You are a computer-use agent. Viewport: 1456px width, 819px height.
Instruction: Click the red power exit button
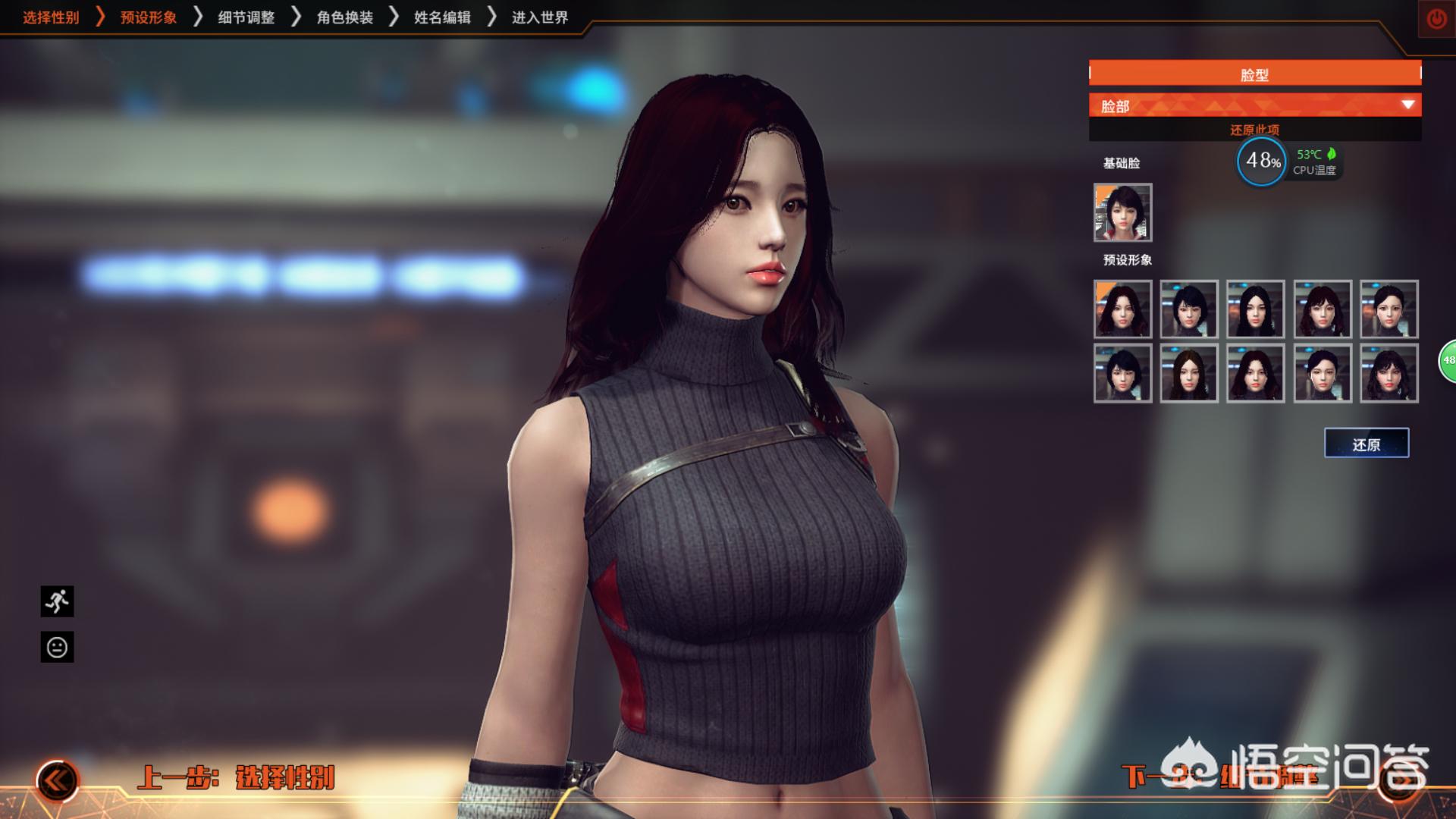(1436, 19)
